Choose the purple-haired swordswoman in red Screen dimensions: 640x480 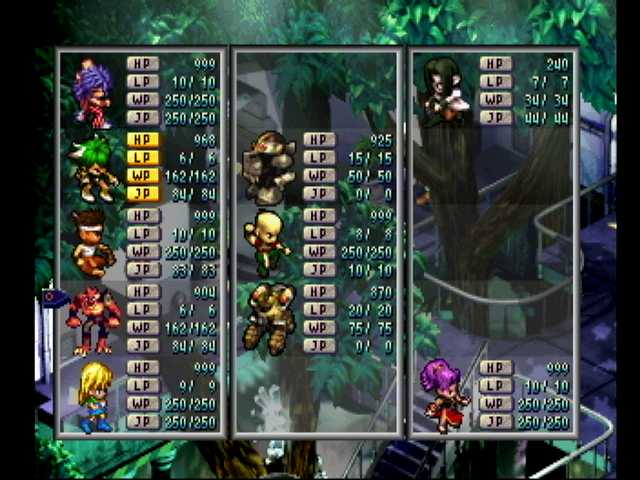(x=445, y=394)
